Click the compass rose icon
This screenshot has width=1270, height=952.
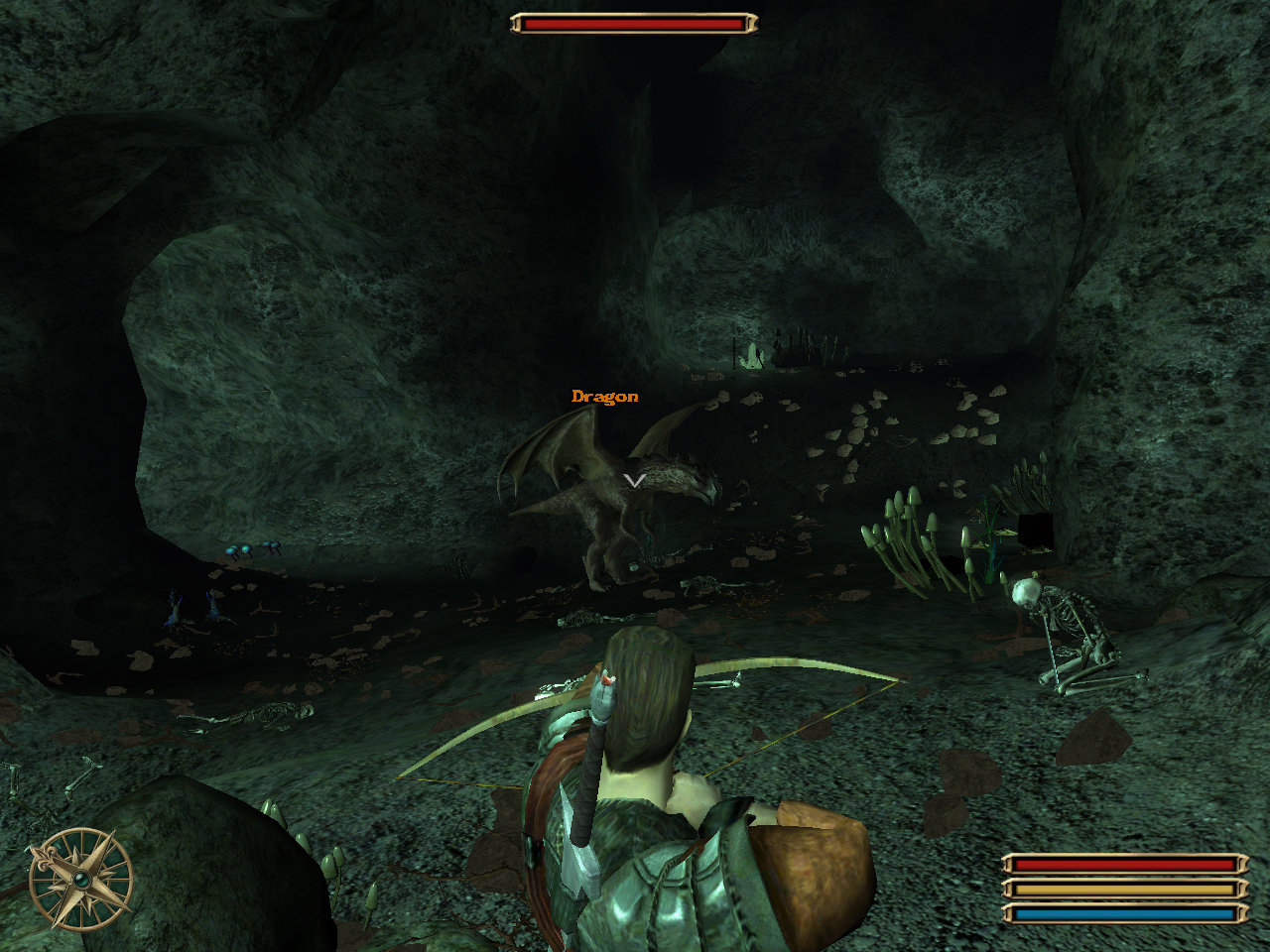(x=80, y=880)
